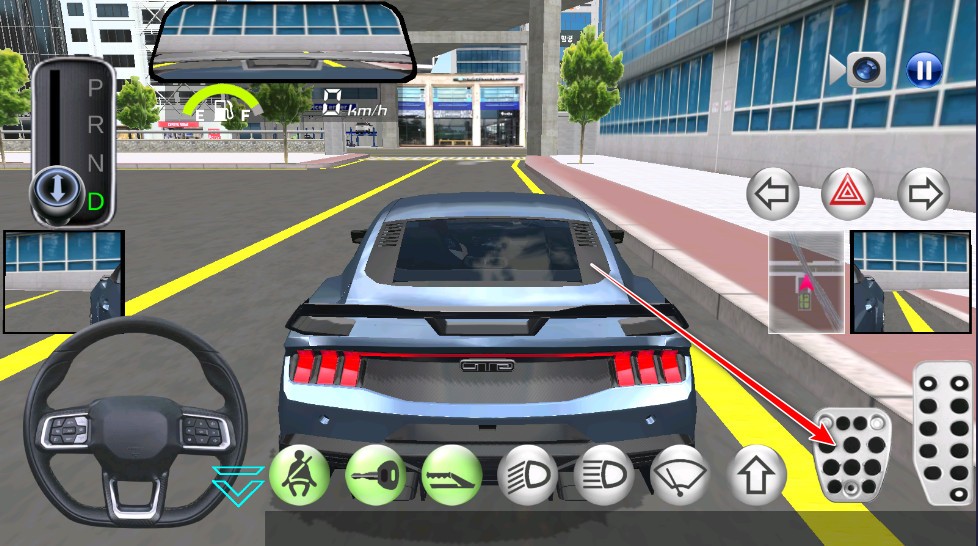Click the right side mirror view
The image size is (978, 546).
(x=912, y=282)
